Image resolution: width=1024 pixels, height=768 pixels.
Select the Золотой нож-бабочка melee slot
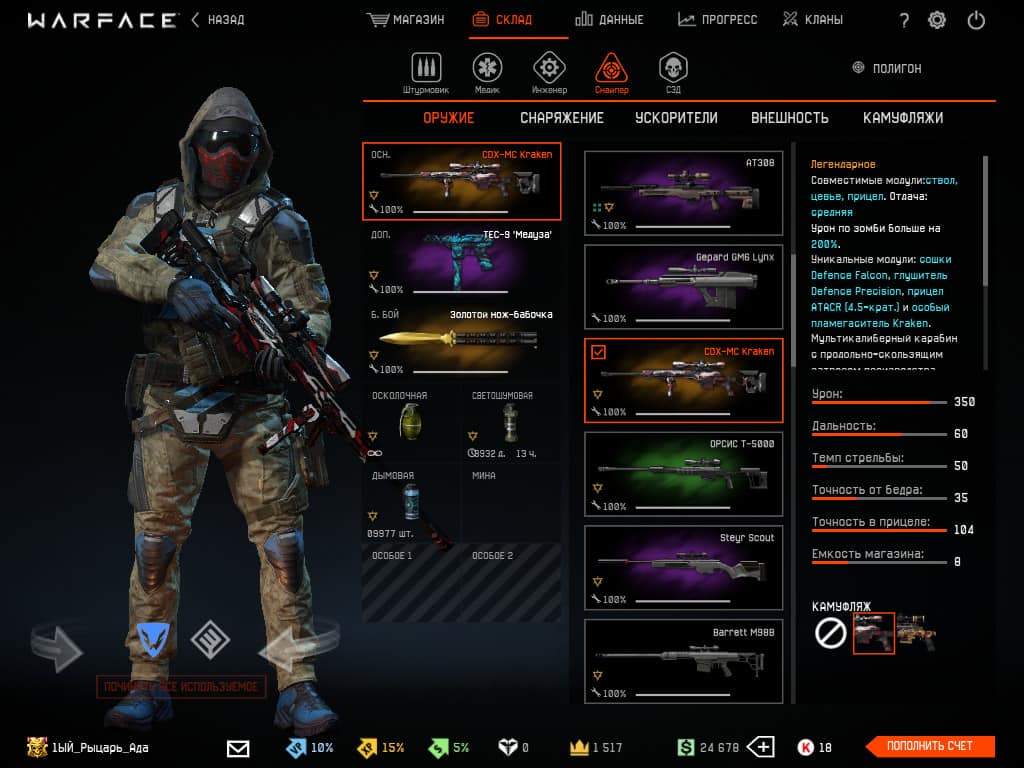[461, 341]
